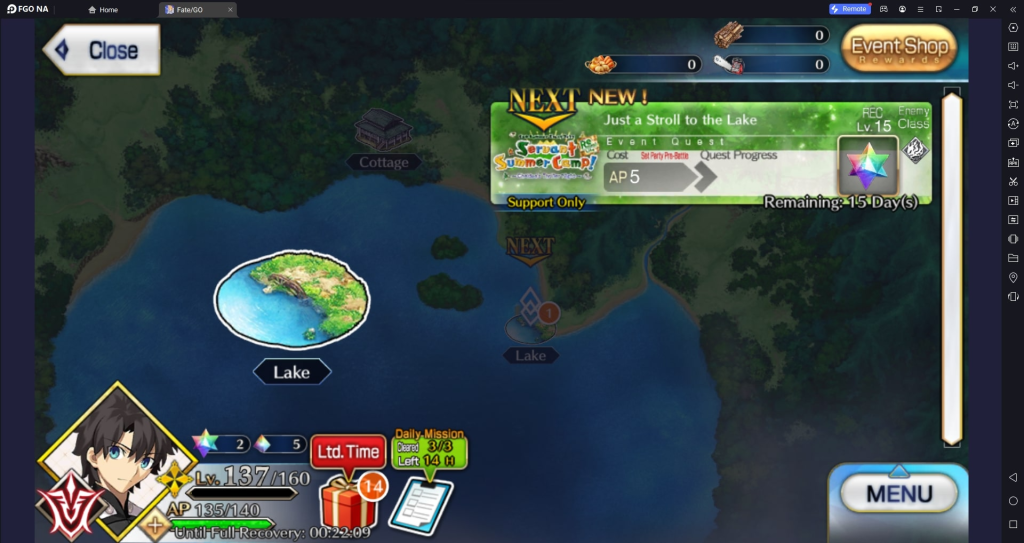Click the quest list scrollbar

[952, 265]
